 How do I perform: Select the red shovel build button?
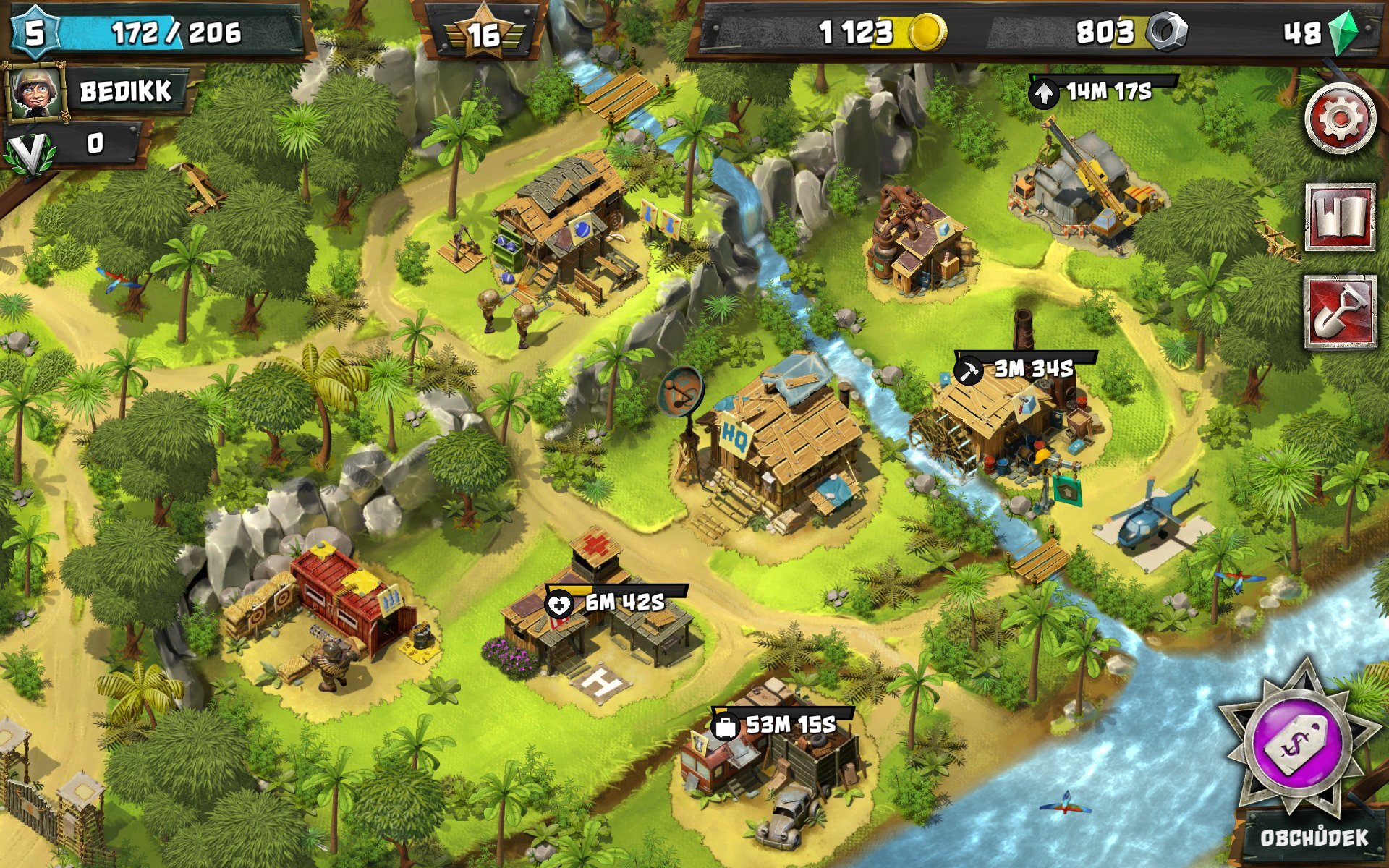click(x=1340, y=312)
